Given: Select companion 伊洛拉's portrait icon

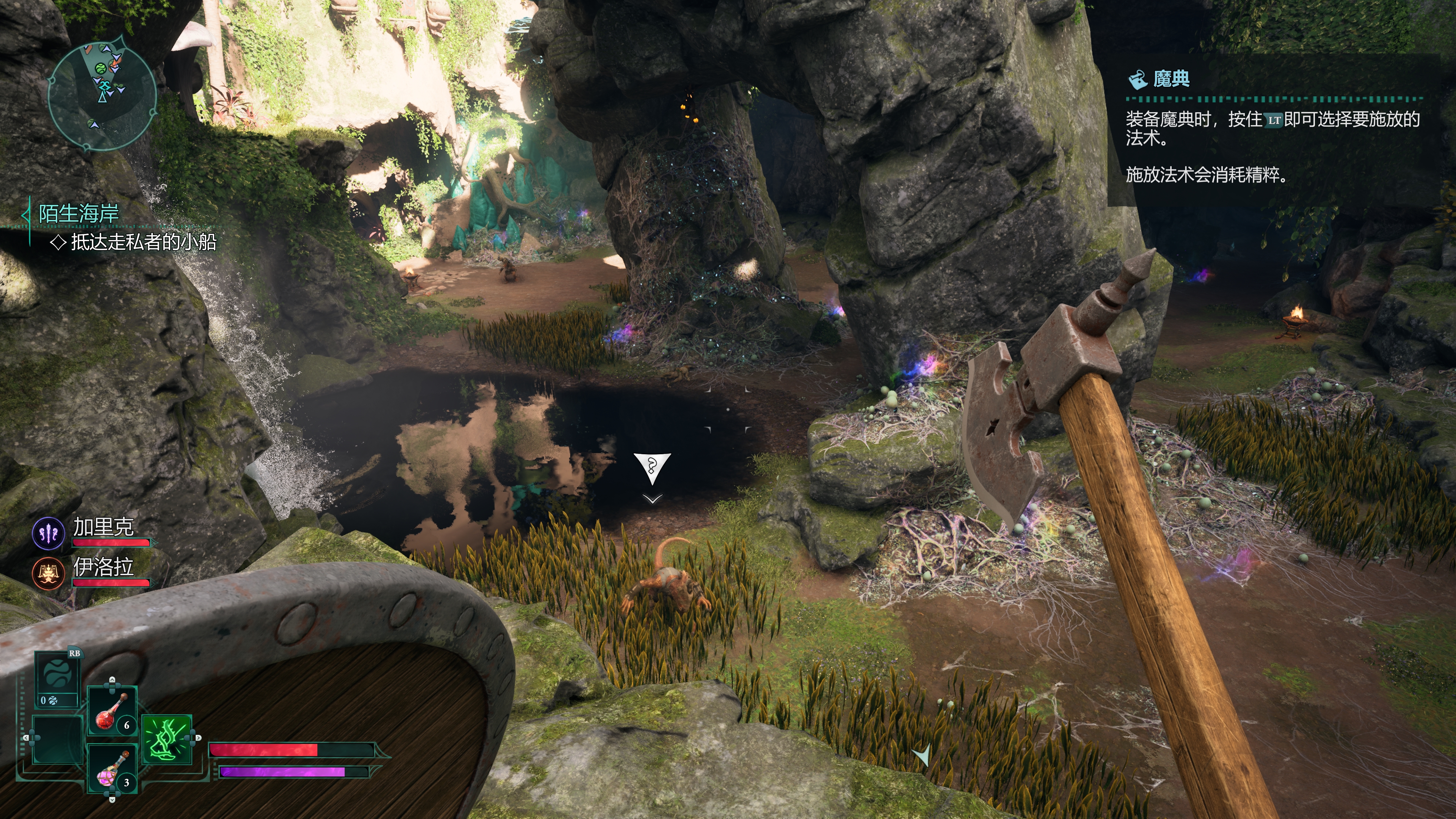Looking at the screenshot, I should coord(49,573).
